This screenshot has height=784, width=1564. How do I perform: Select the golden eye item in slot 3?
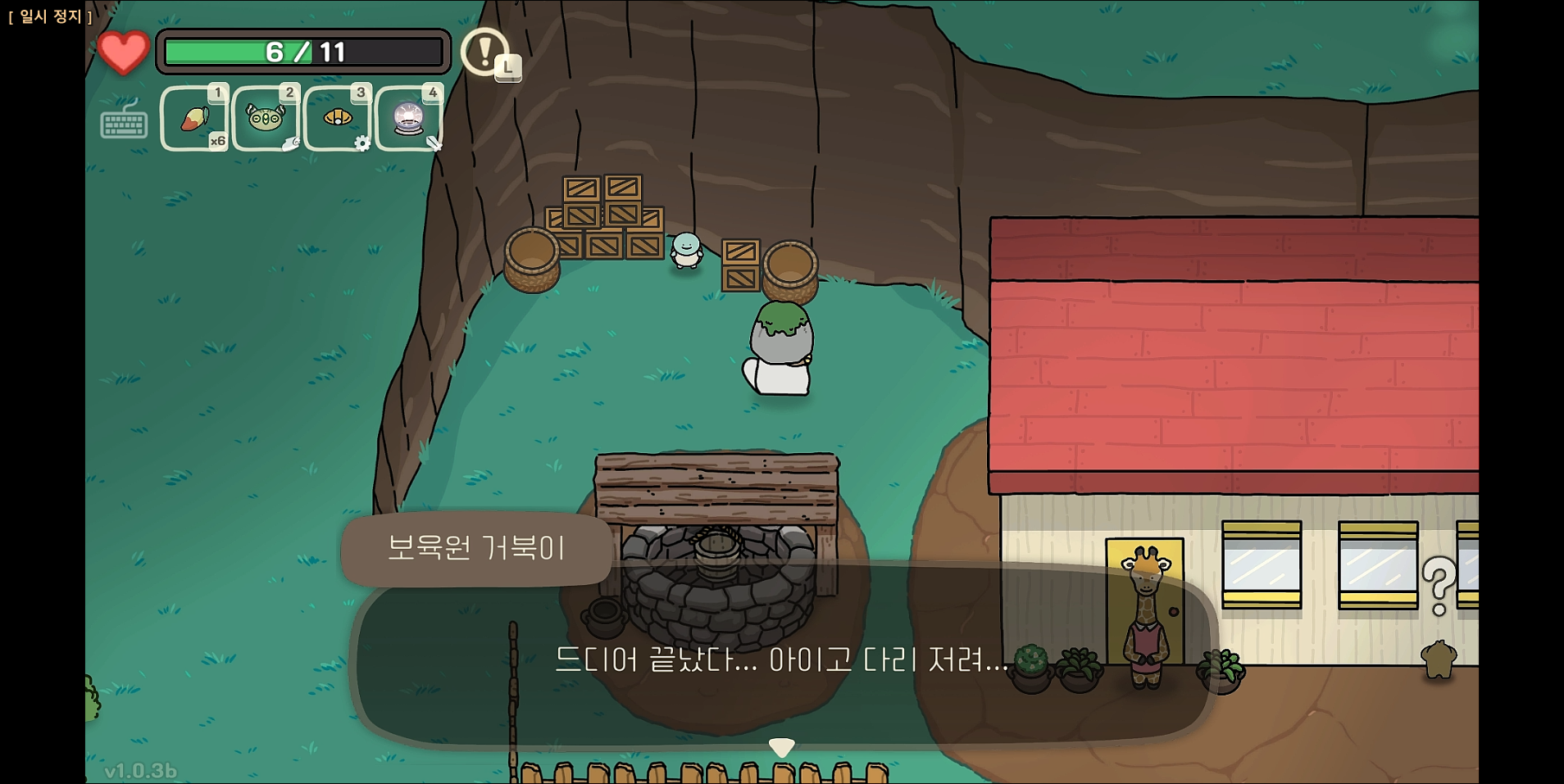pyautogui.click(x=337, y=117)
